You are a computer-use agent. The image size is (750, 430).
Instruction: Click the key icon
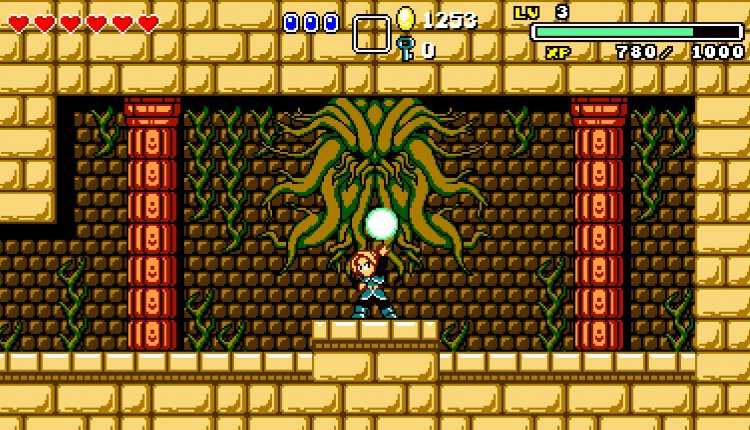pyautogui.click(x=405, y=48)
